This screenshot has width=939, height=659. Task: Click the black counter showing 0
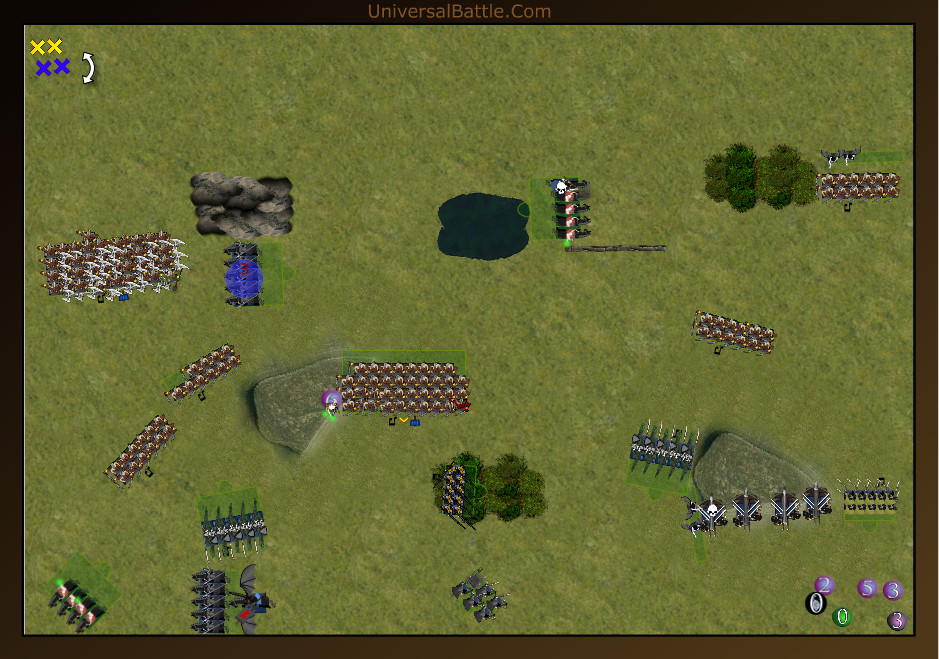(x=815, y=603)
